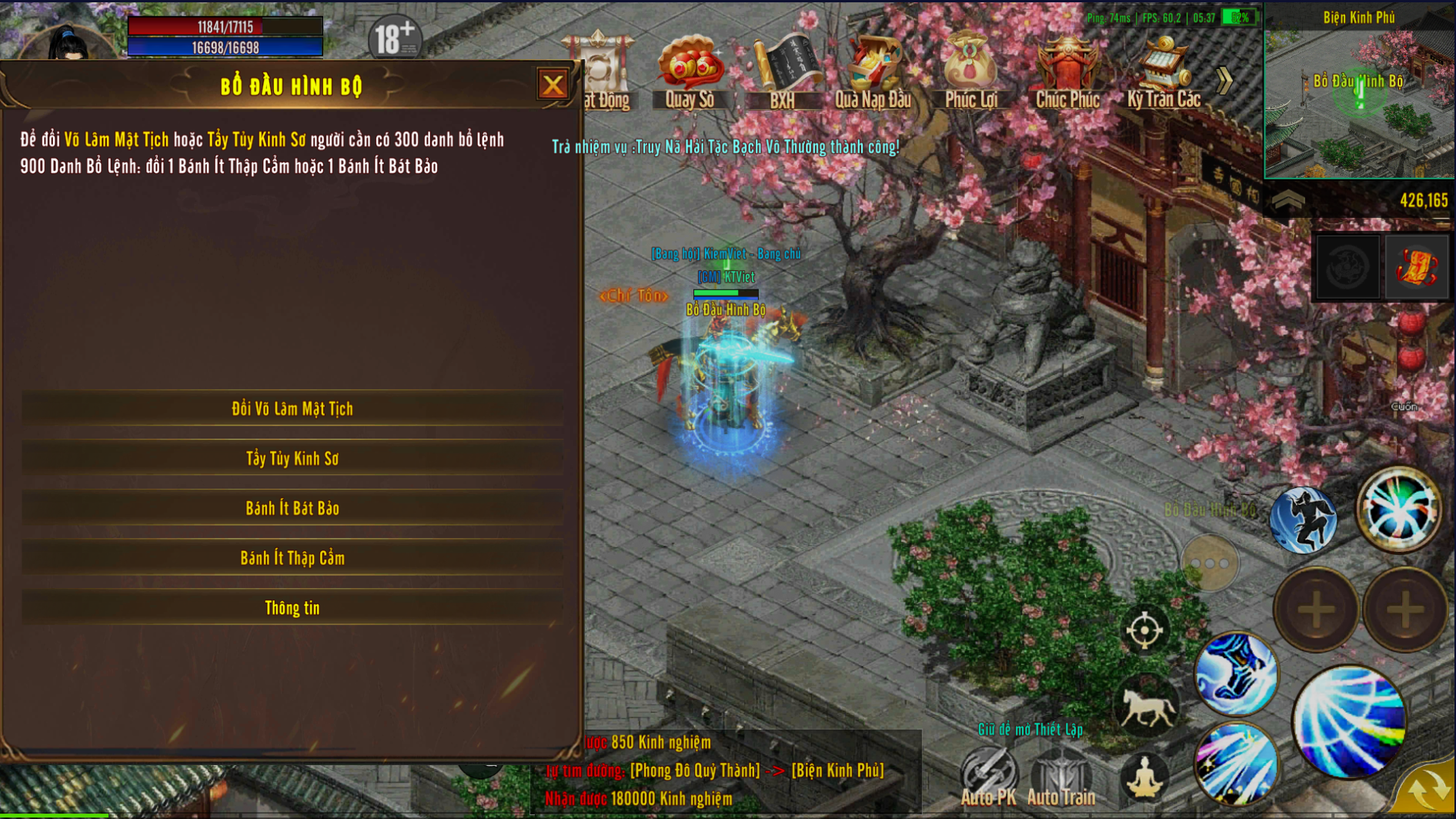Mount the horse using the horse icon

[1146, 707]
